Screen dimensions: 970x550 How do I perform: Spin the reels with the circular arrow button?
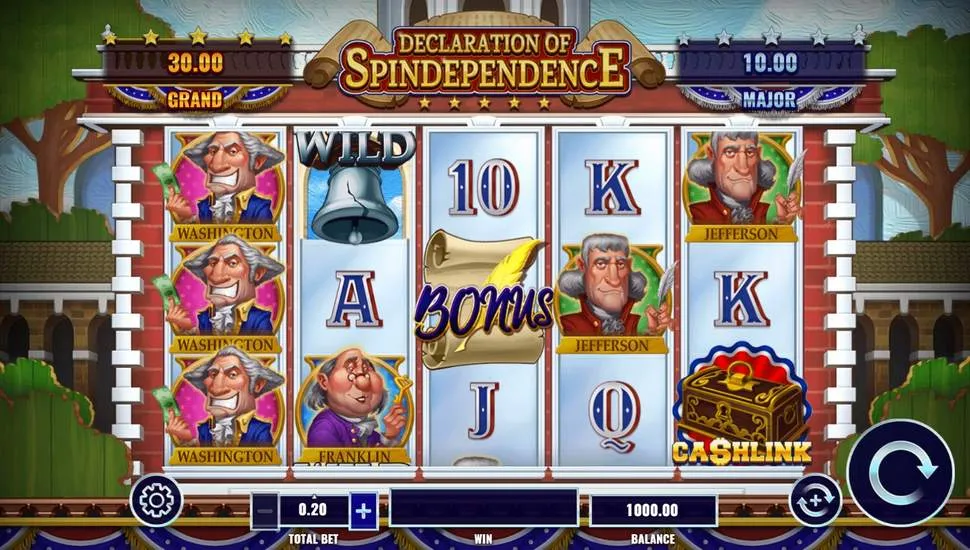pyautogui.click(x=899, y=471)
